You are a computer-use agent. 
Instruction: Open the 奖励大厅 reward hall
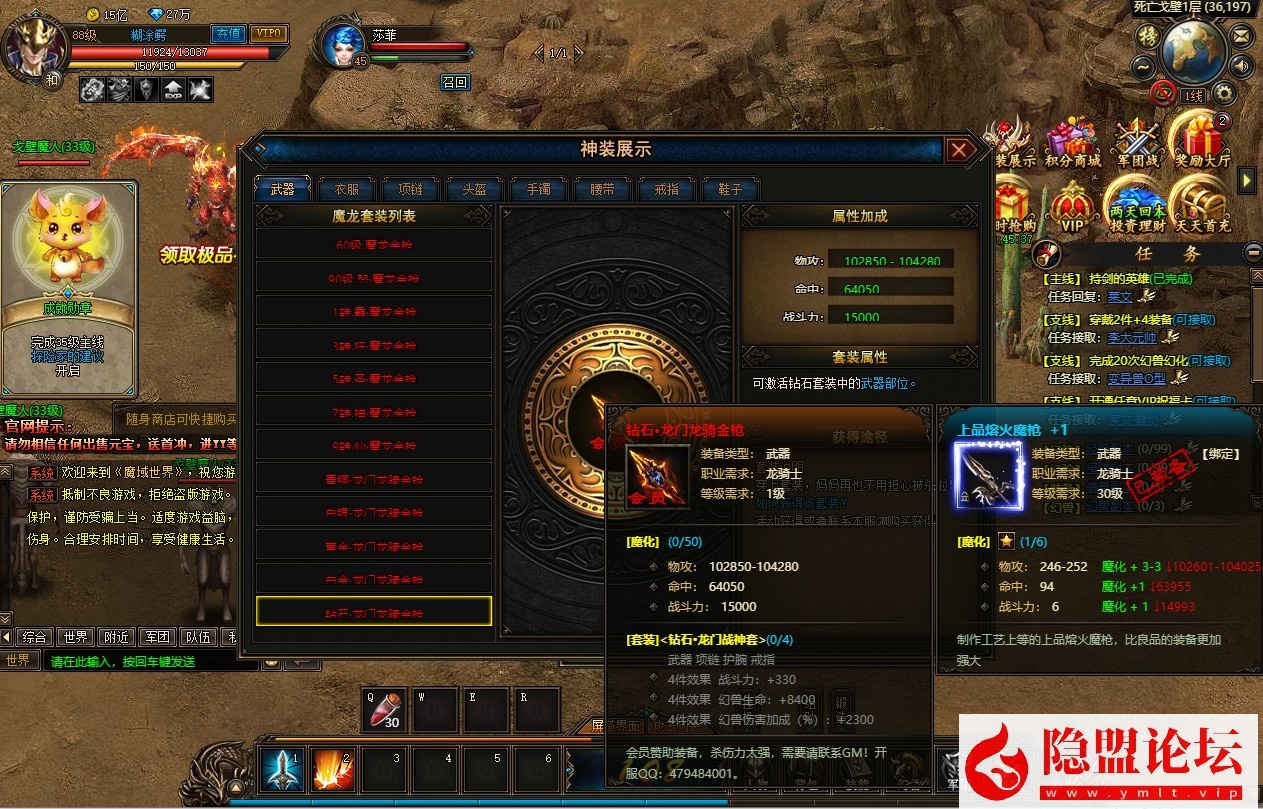point(1202,143)
